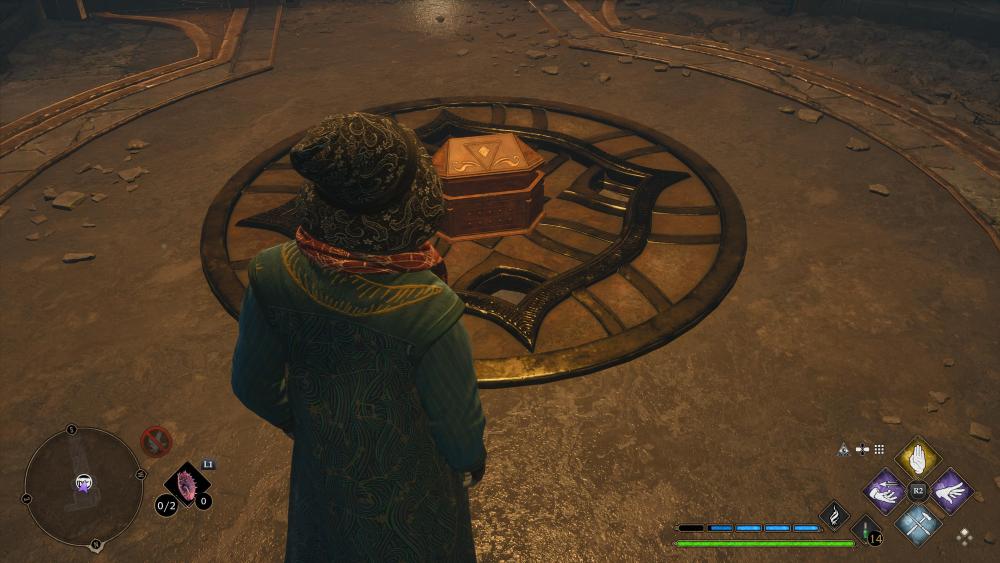Click the four-diamond spell set selector

click(964, 536)
